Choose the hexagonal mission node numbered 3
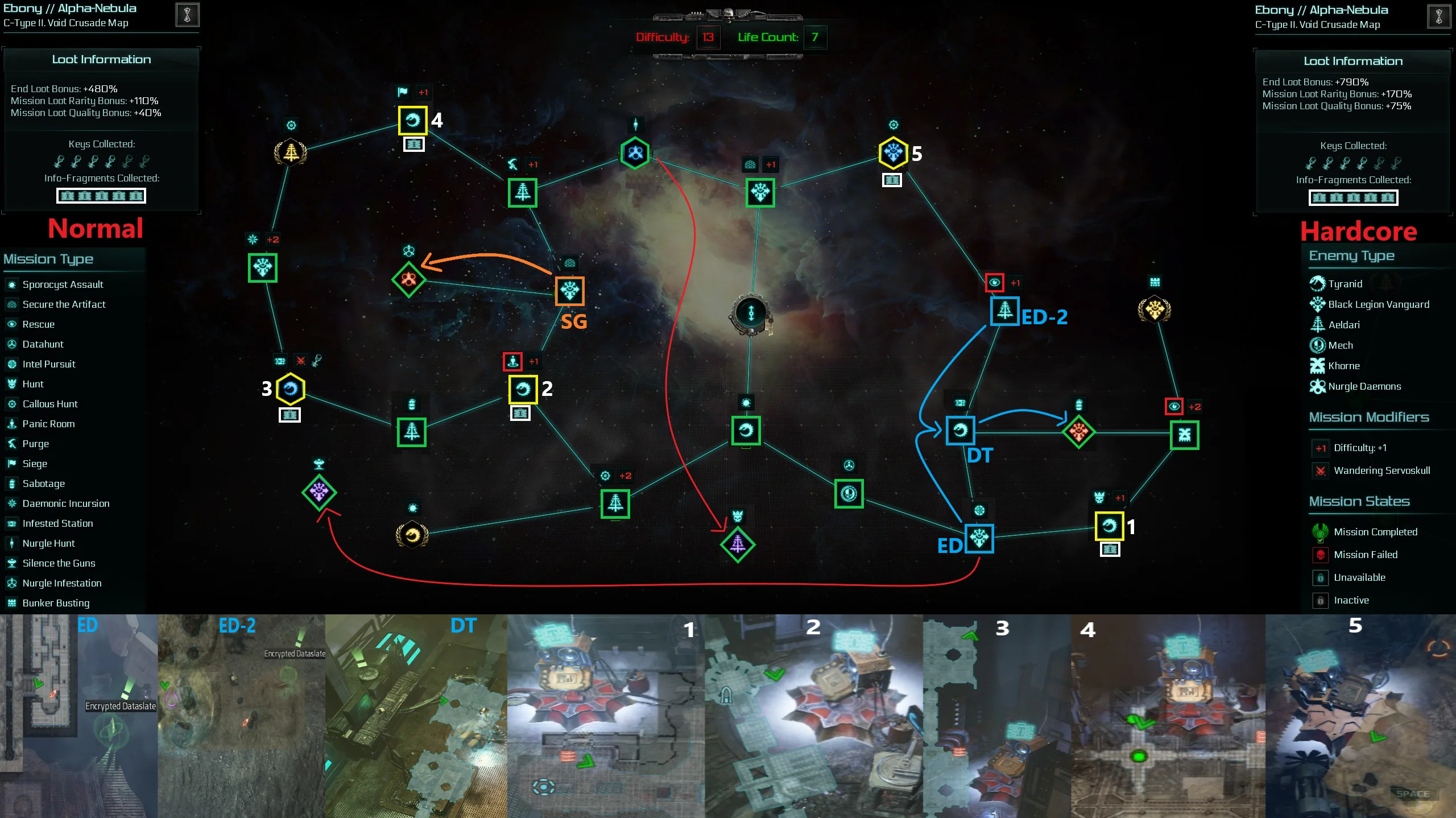The image size is (1456, 818). (291, 390)
